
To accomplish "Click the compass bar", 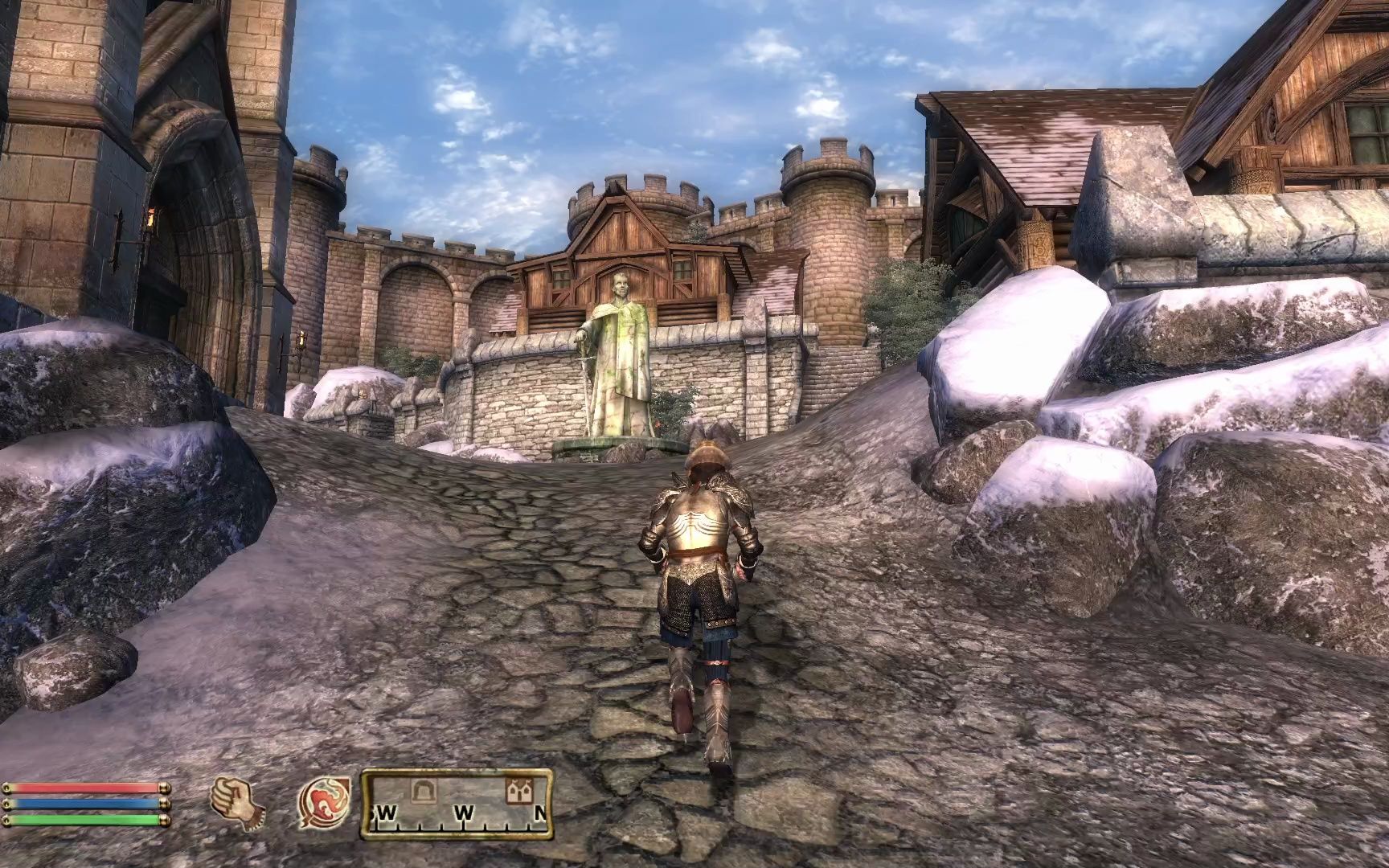I will pyautogui.click(x=457, y=800).
